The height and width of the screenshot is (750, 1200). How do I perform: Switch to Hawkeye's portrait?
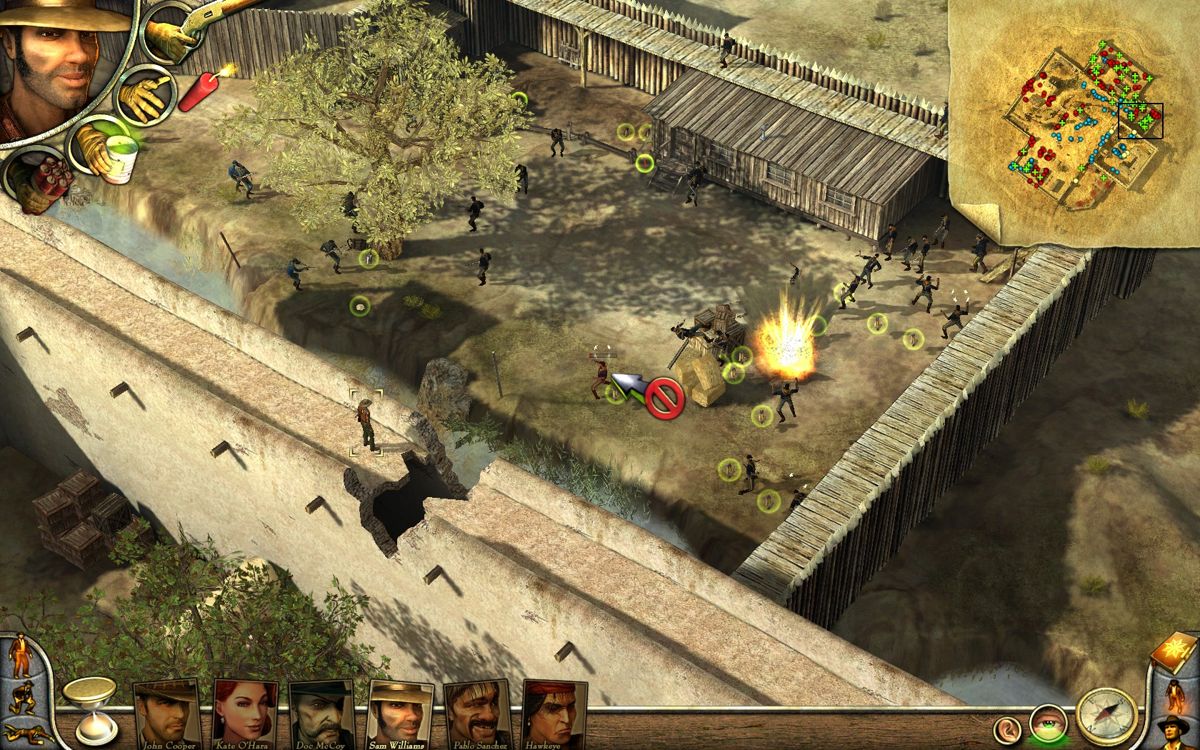554,713
